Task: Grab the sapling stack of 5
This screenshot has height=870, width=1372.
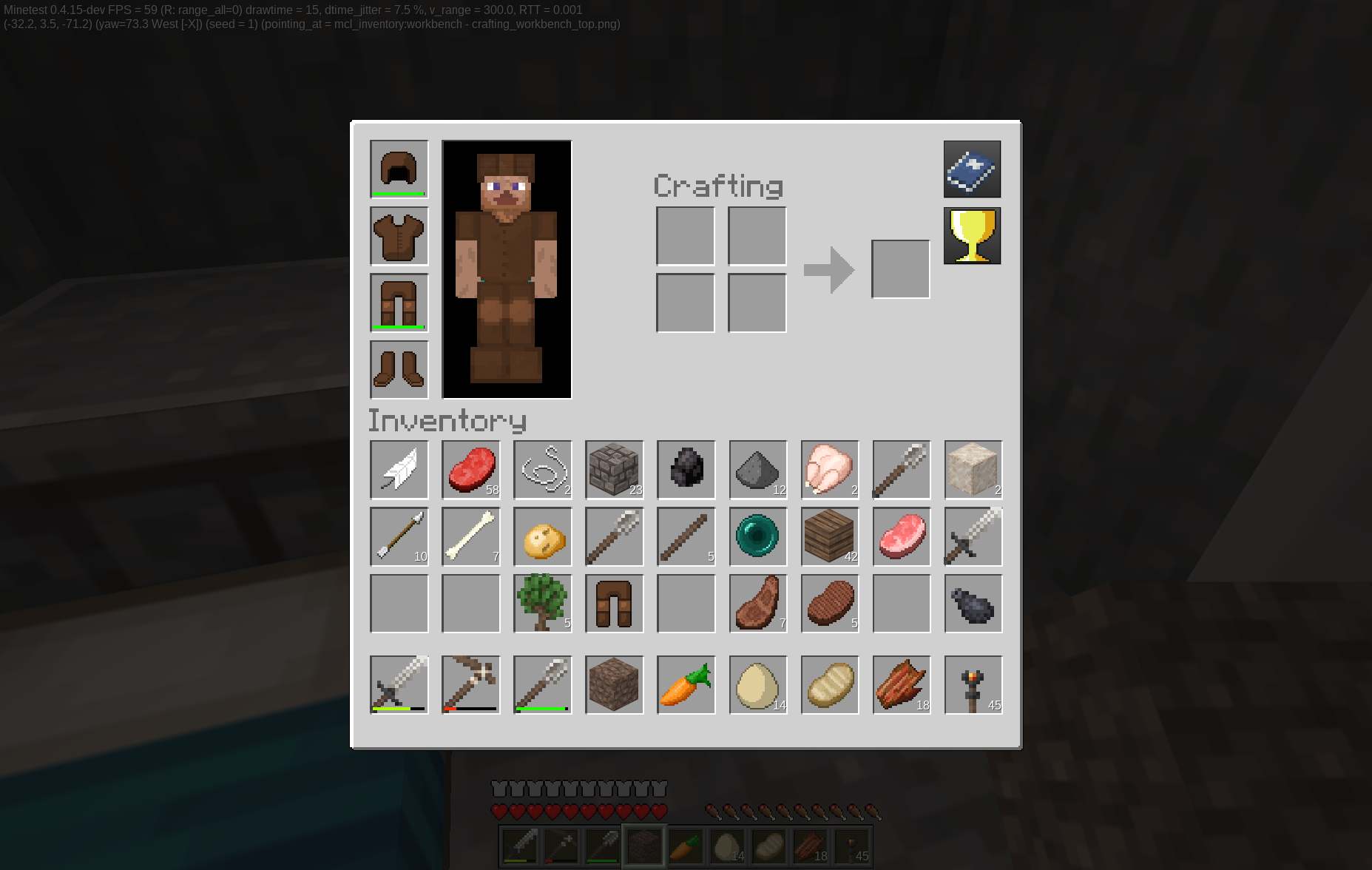Action: 542,604
